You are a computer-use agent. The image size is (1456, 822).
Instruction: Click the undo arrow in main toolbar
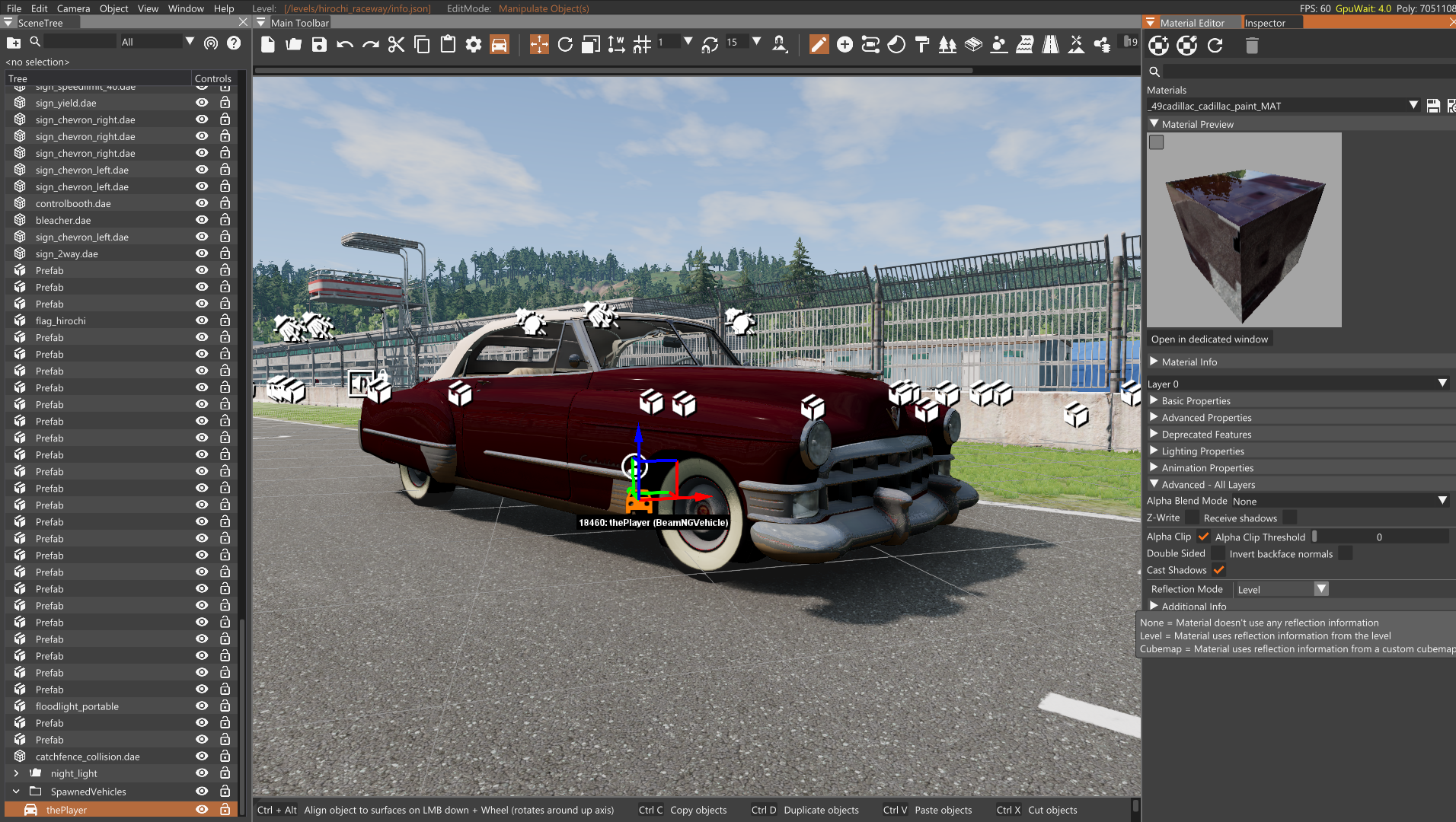coord(345,45)
